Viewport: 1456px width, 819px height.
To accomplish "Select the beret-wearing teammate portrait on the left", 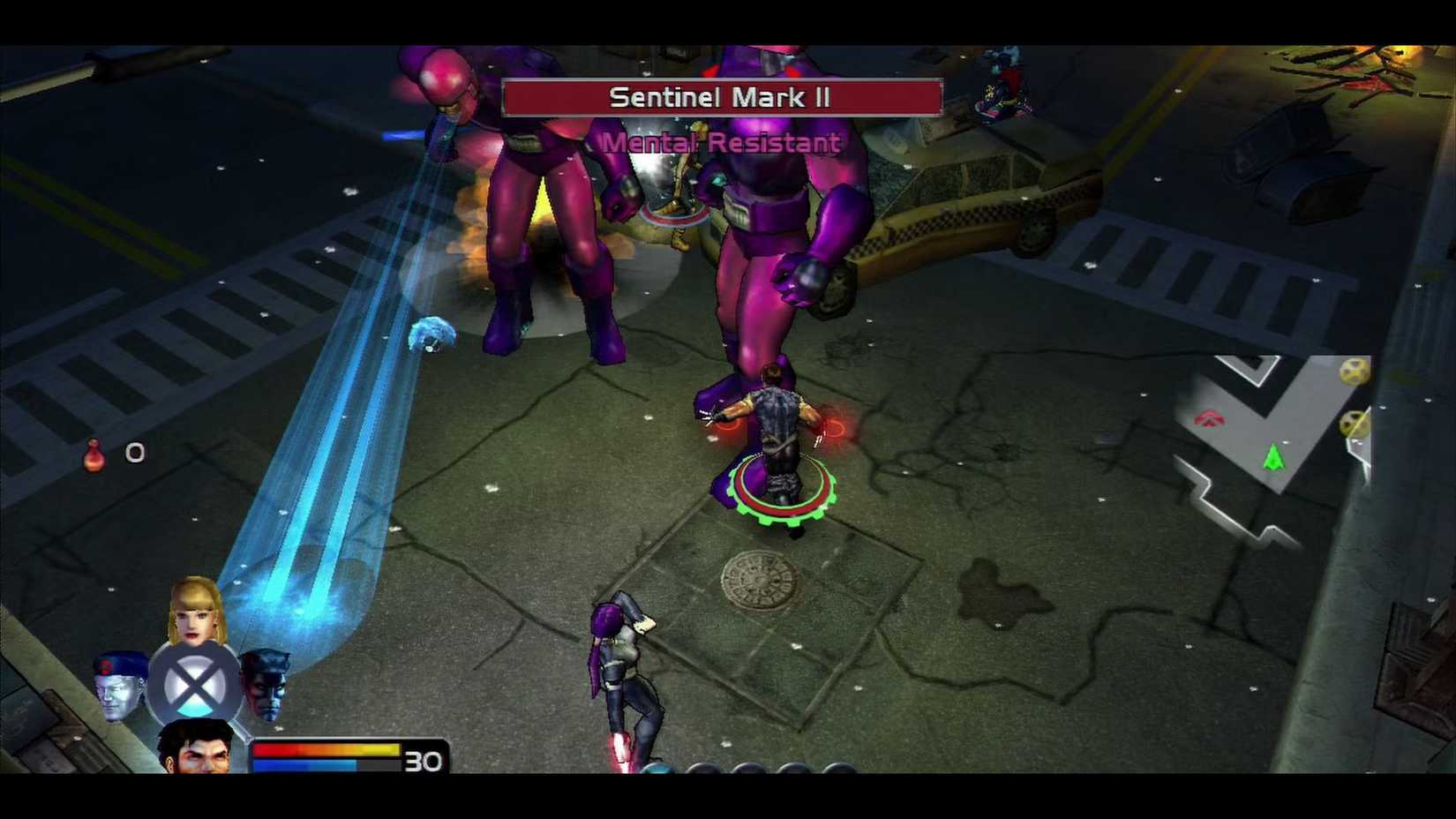I will pyautogui.click(x=119, y=688).
